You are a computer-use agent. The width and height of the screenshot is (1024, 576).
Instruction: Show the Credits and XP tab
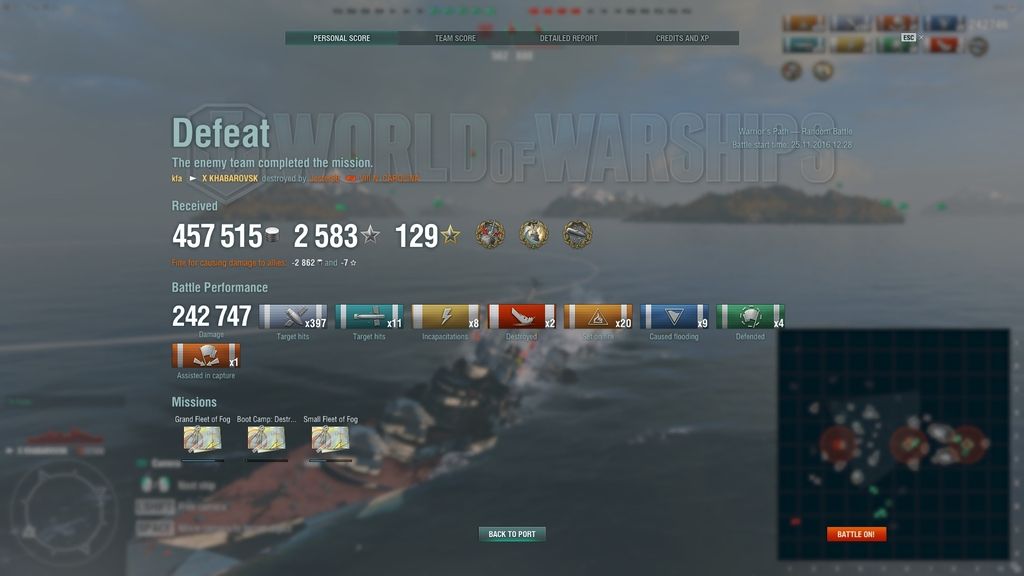pyautogui.click(x=682, y=38)
